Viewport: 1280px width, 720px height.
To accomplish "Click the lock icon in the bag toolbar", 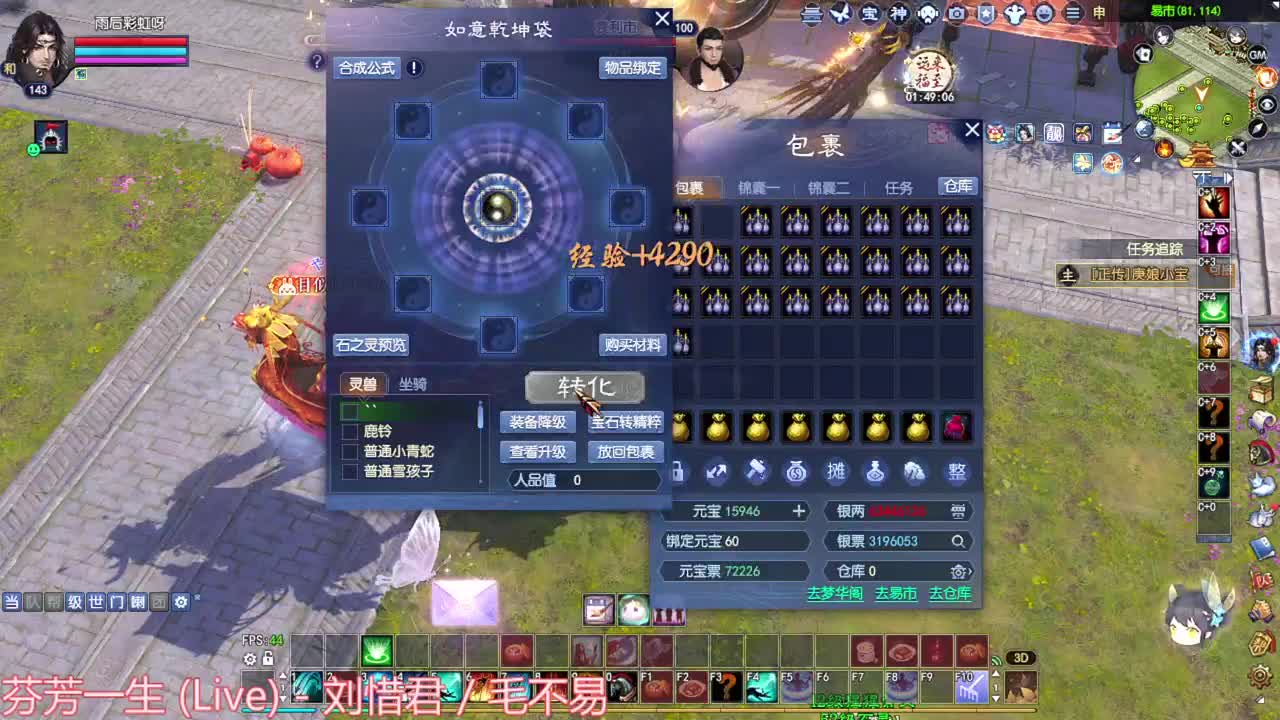I will click(678, 472).
